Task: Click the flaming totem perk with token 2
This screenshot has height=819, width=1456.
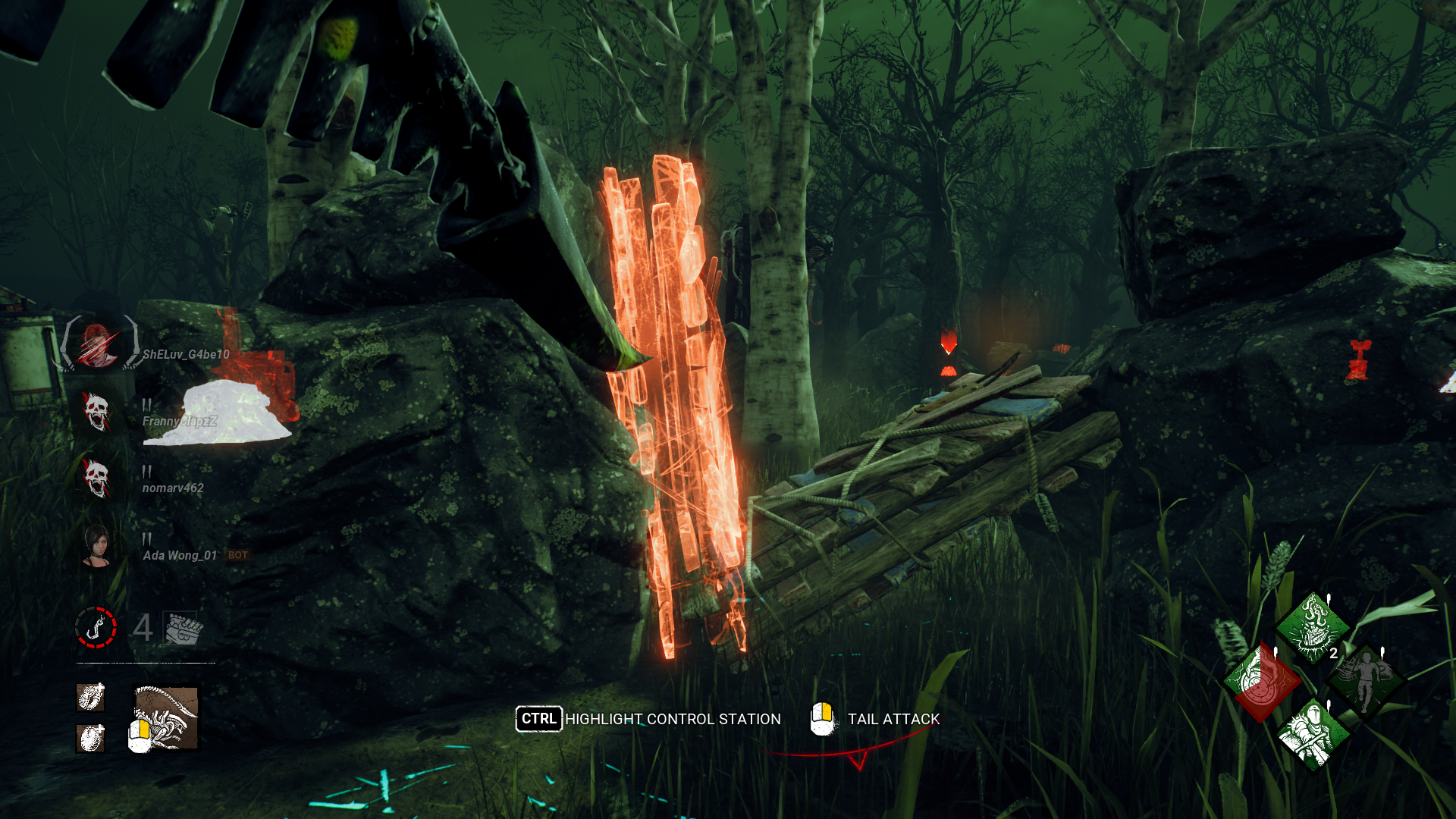Action: 1312,629
